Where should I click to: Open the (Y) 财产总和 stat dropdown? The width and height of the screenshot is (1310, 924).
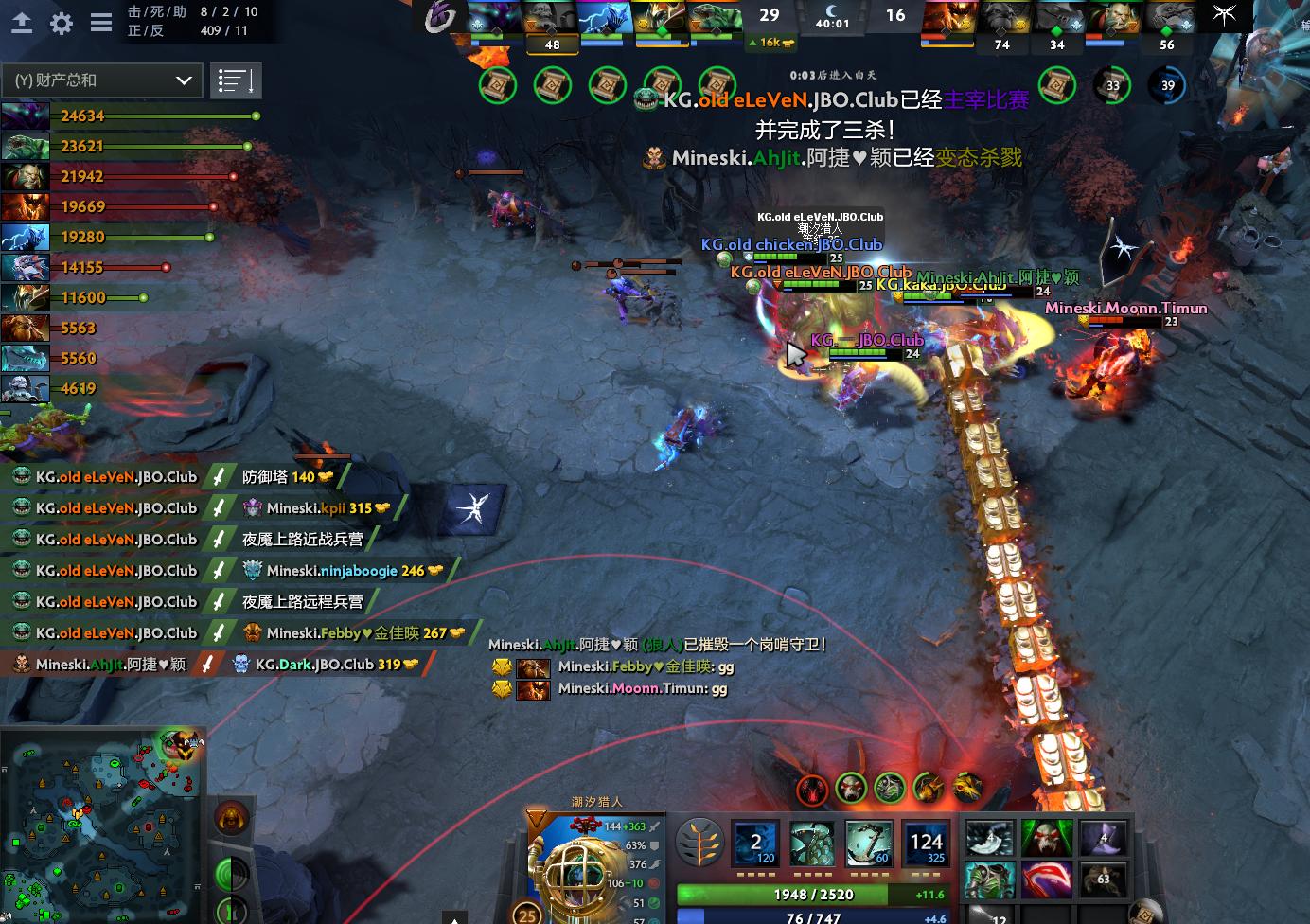(101, 80)
